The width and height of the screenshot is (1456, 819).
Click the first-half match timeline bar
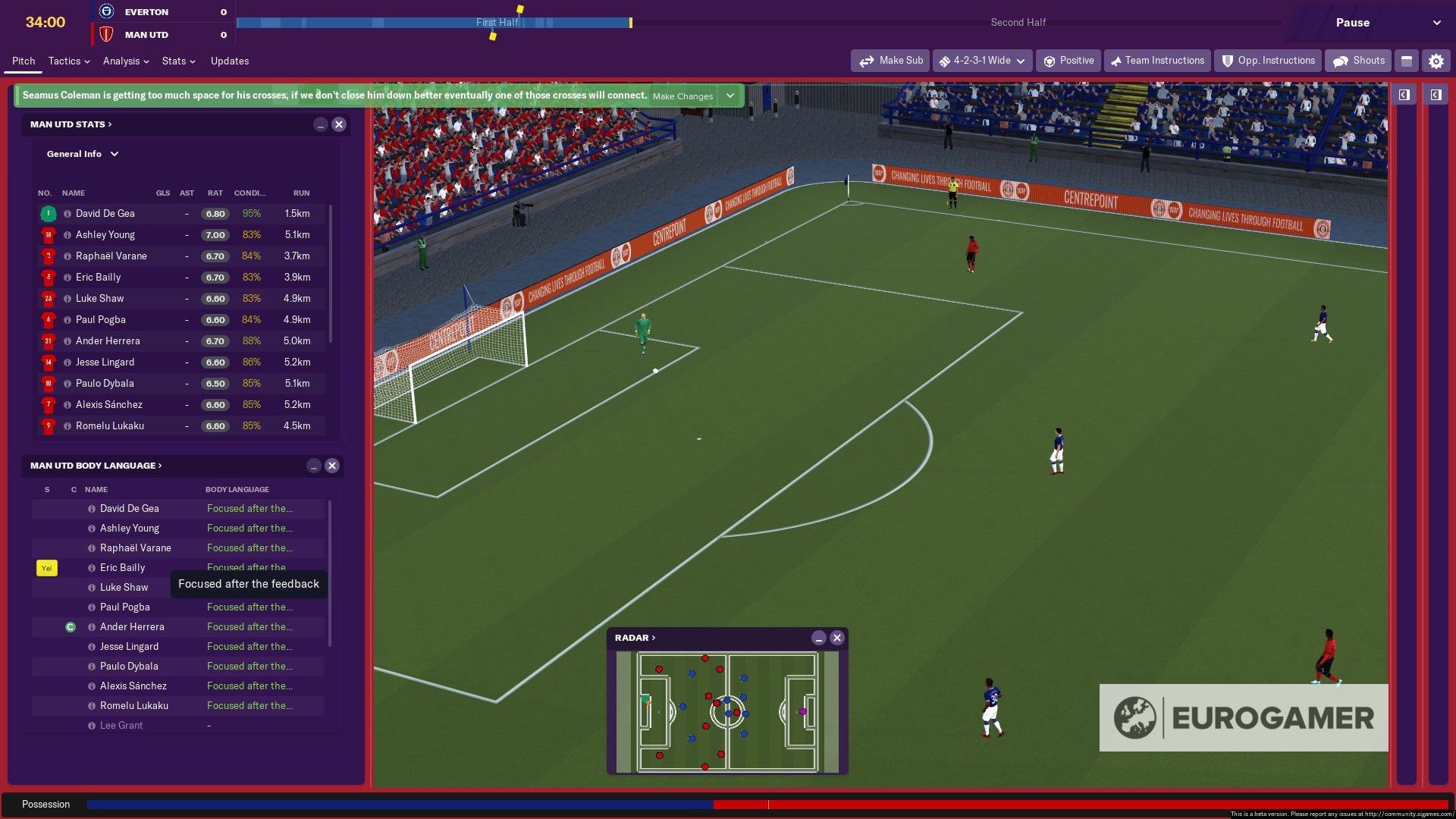[x=432, y=23]
